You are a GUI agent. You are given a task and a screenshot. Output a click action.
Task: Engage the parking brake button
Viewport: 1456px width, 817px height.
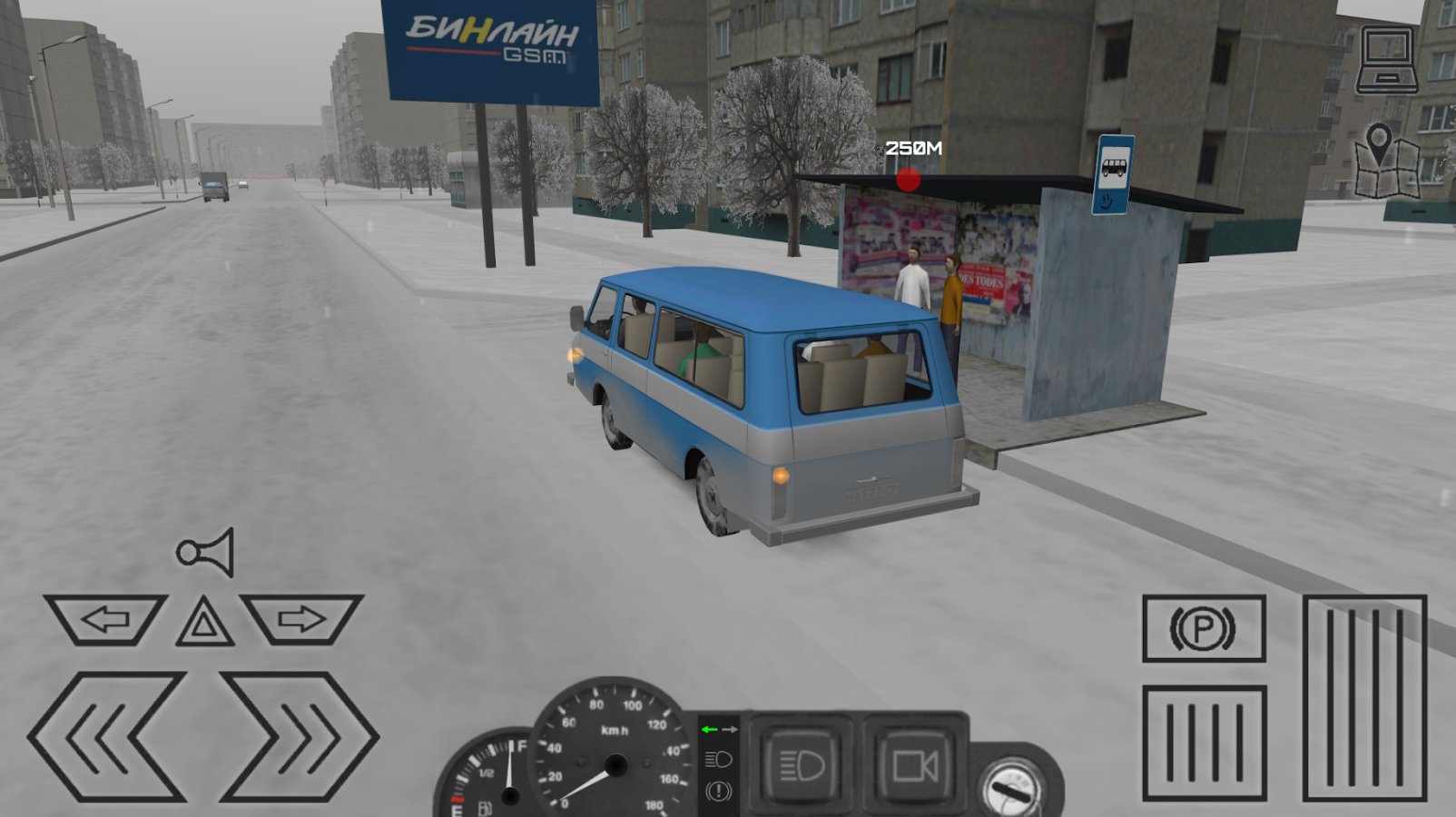click(1203, 628)
